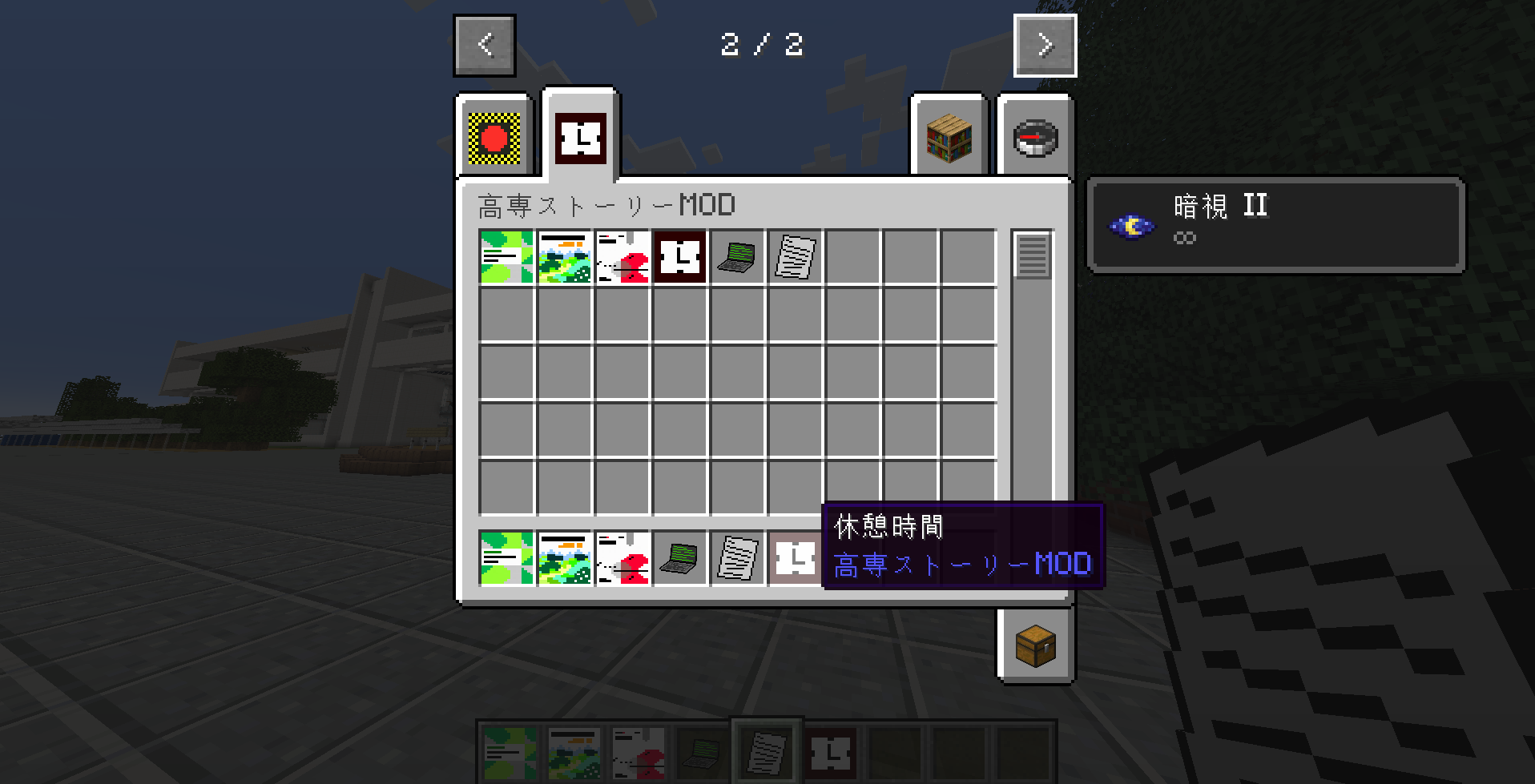The width and height of the screenshot is (1535, 784).
Task: Choose the paper document in the hotbar row
Action: coord(738,558)
